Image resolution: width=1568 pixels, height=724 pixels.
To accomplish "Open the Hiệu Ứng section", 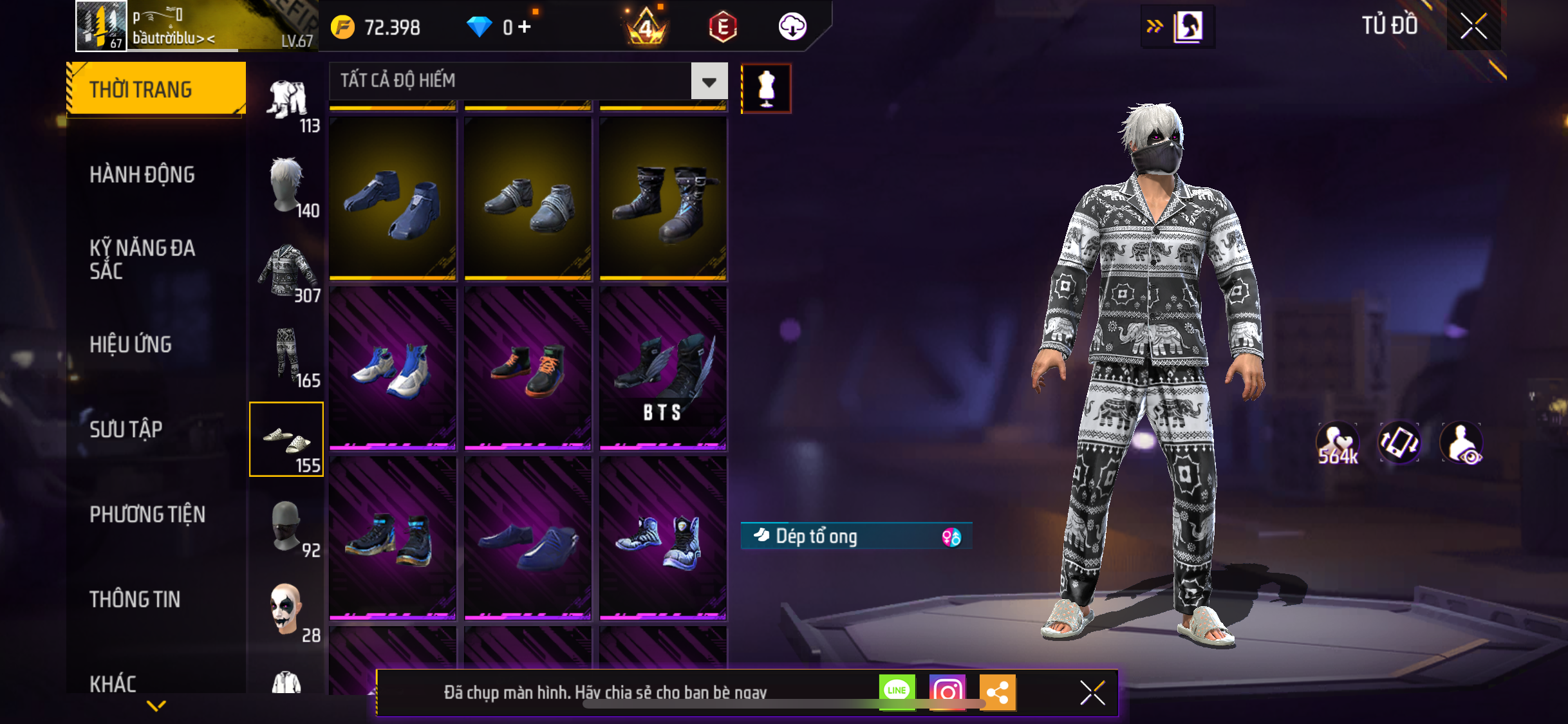I will coord(131,344).
